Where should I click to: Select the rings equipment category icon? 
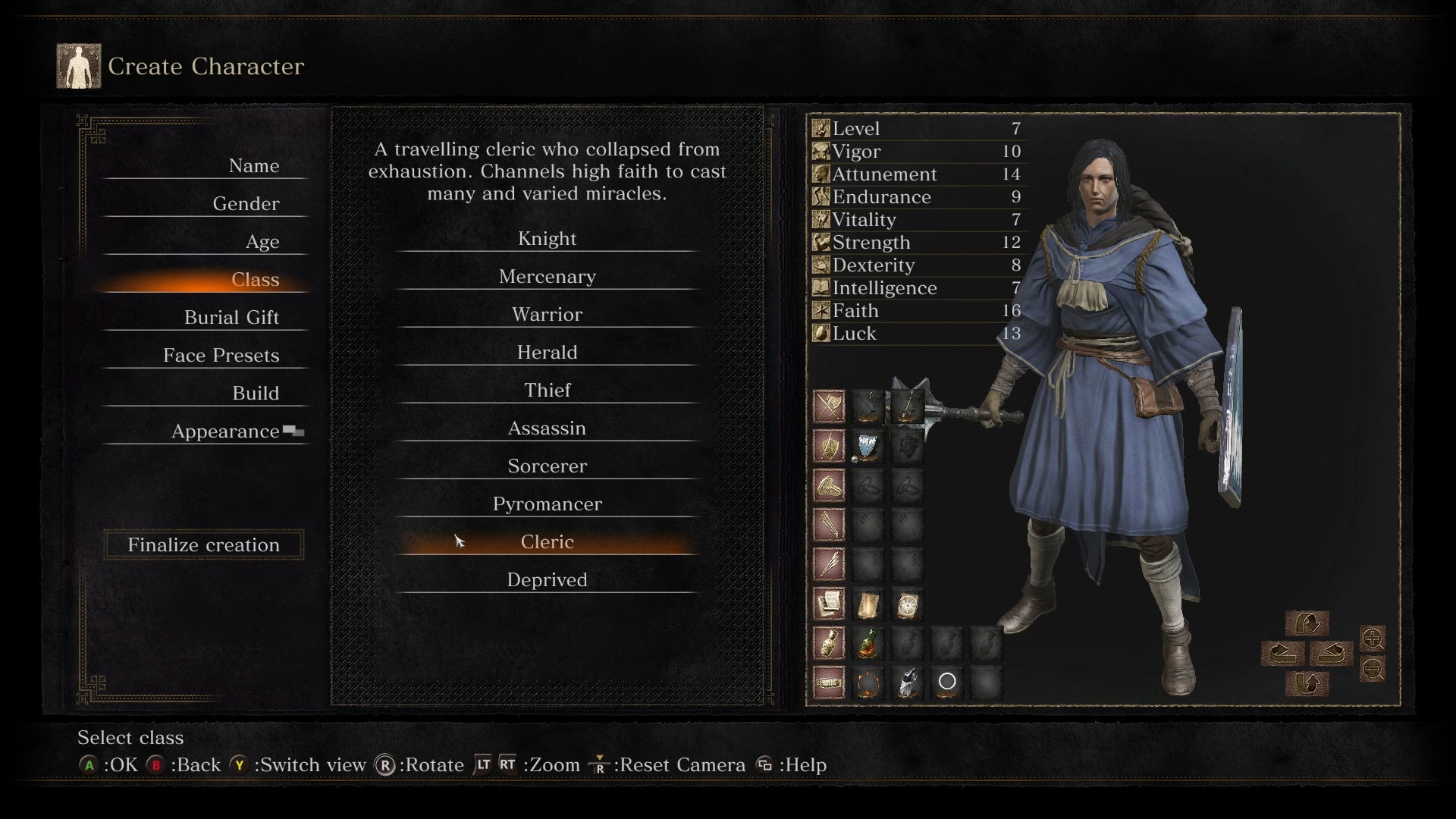(829, 486)
